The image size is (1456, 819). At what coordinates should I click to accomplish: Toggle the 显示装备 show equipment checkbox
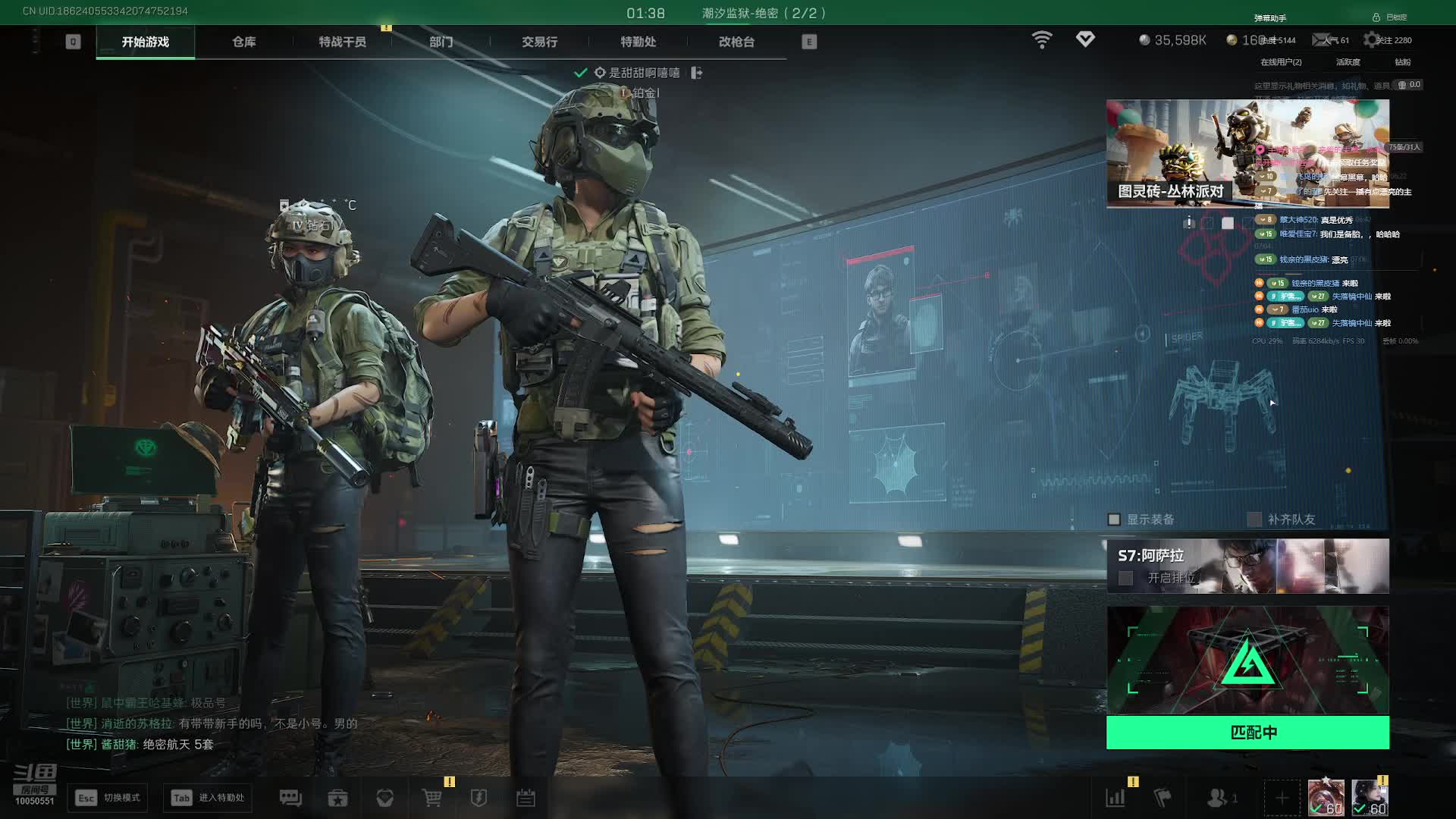pos(1114,519)
